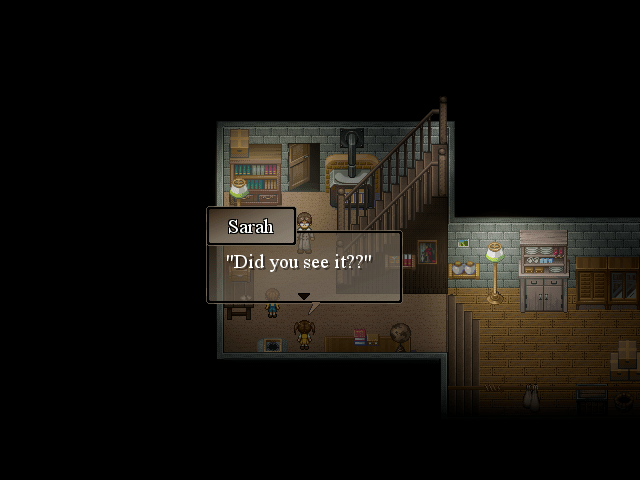
Task: Advance dialogue with the continue arrow
Action: pyautogui.click(x=304, y=296)
